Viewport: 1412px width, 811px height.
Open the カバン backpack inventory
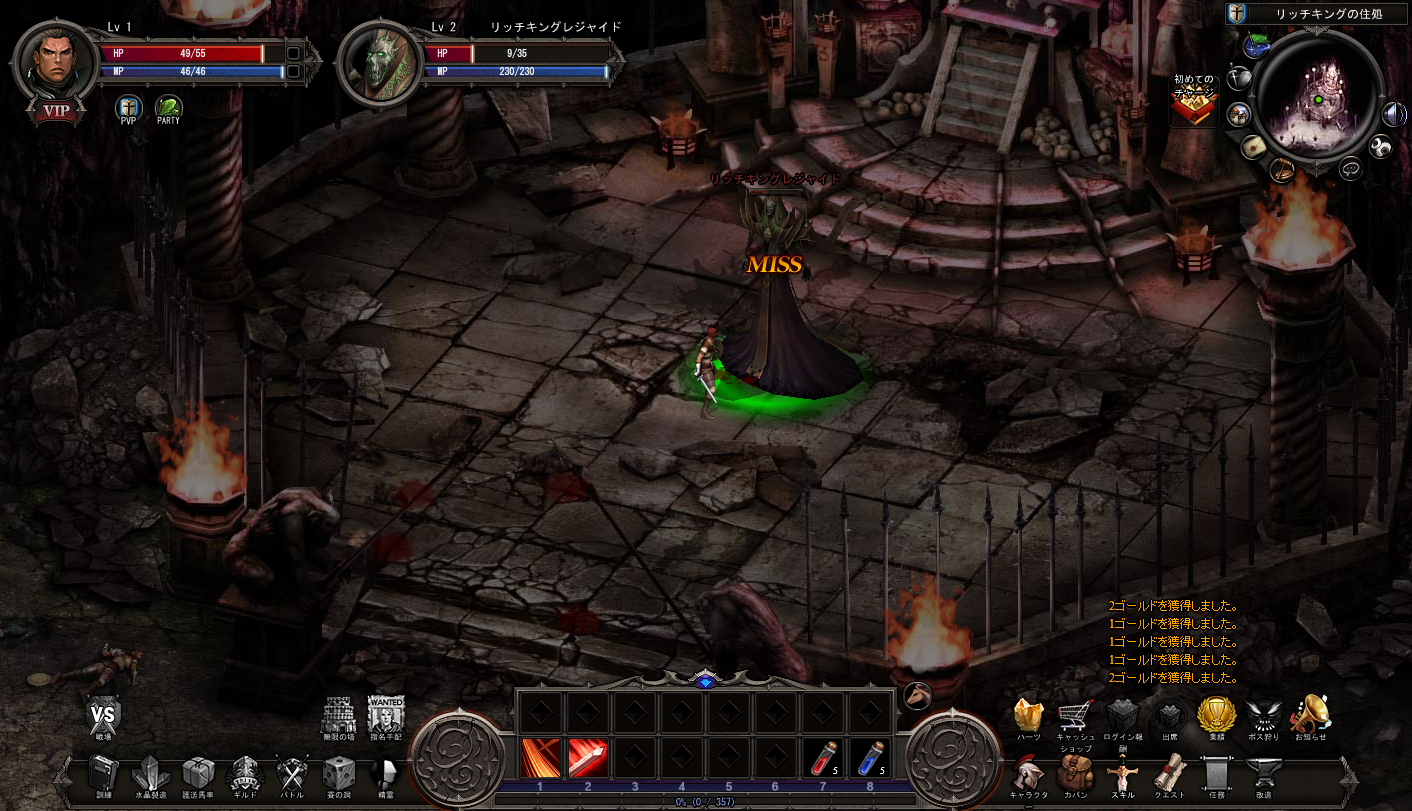[x=1075, y=772]
